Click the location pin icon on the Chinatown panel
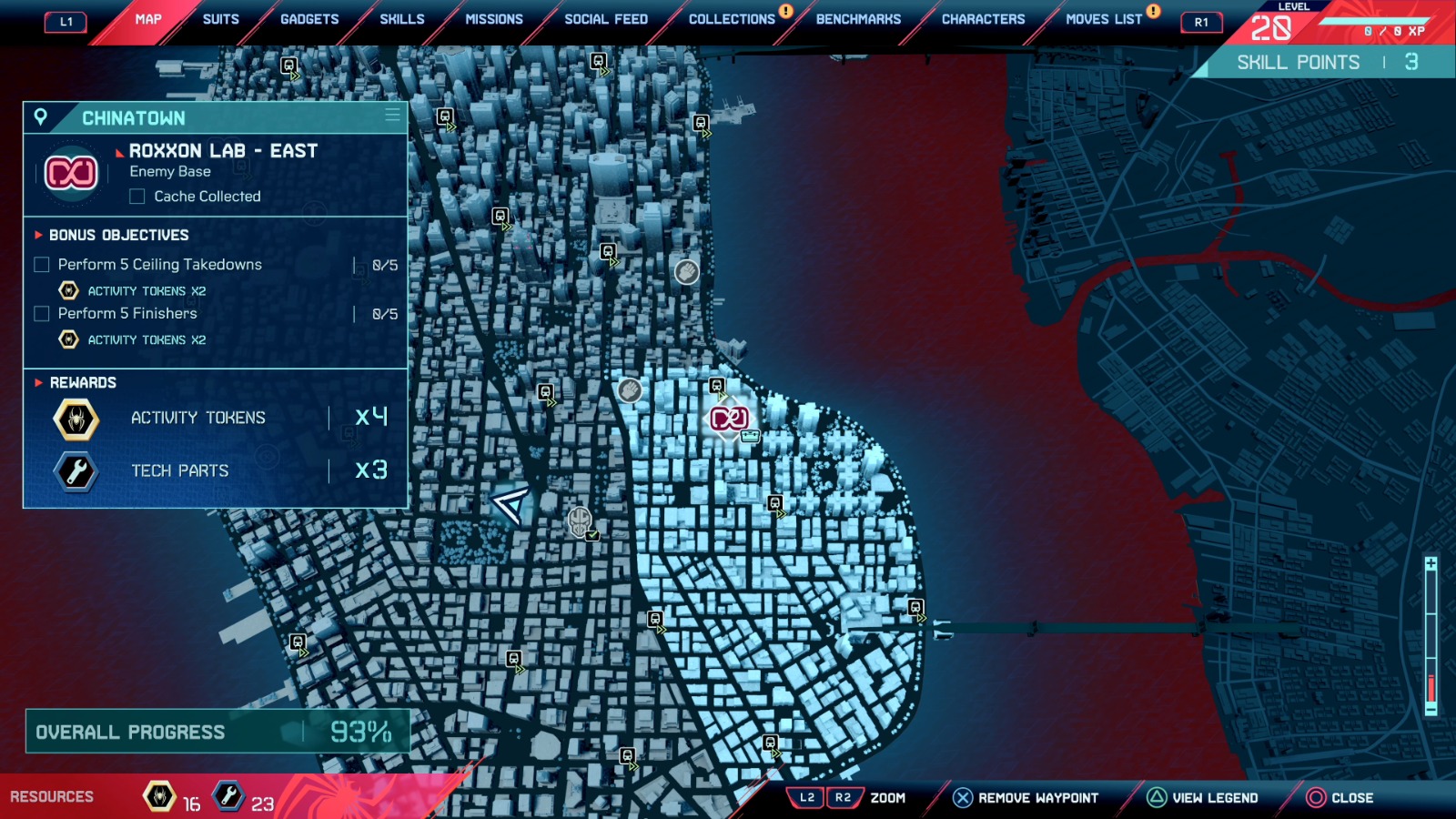The width and height of the screenshot is (1456, 819). pyautogui.click(x=40, y=116)
